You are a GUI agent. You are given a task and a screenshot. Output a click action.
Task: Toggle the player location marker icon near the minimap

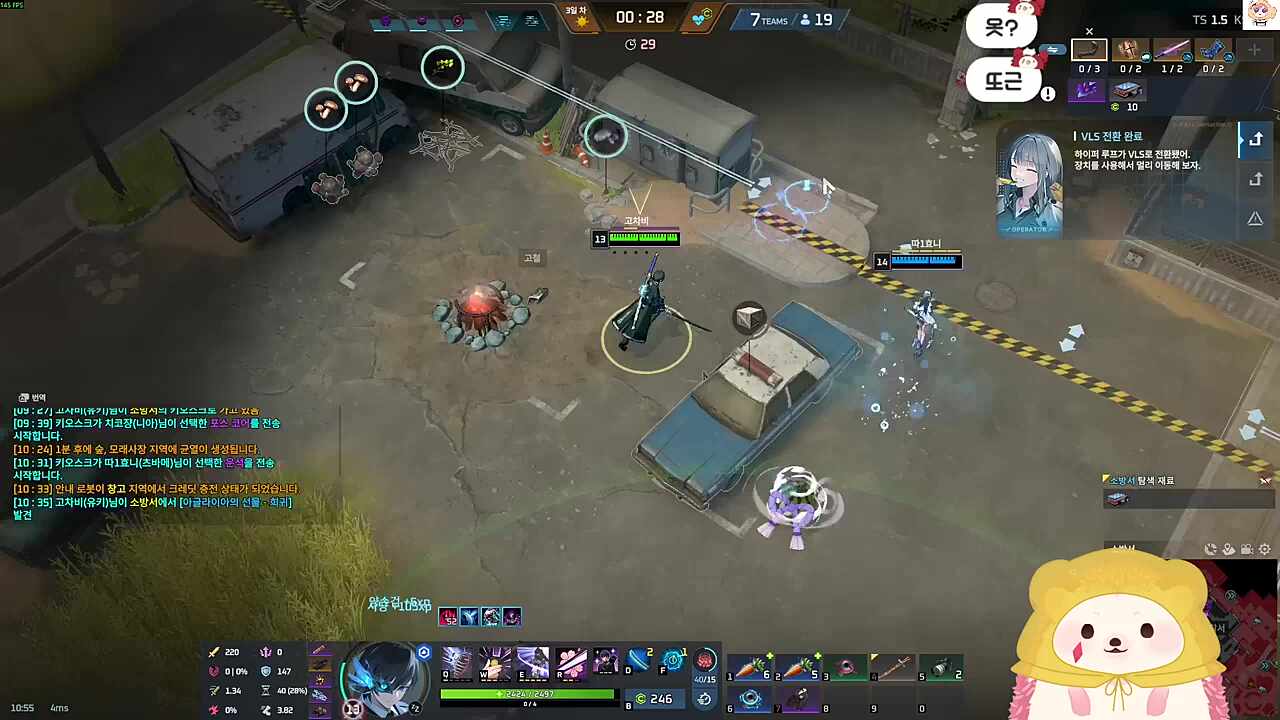tap(1226, 548)
